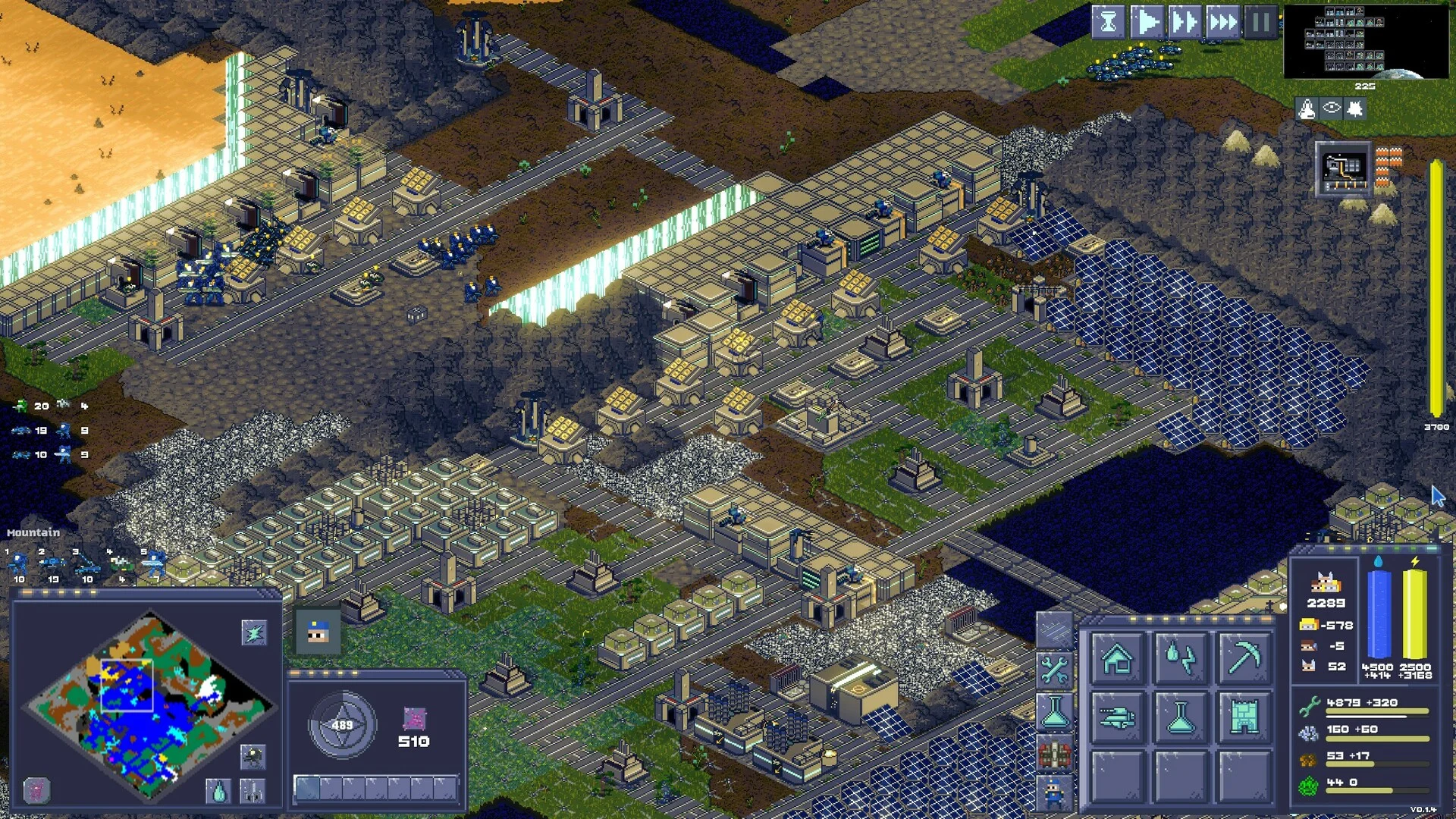Click the minimap to move the camera
This screenshot has width=1456, height=819.
[149, 707]
